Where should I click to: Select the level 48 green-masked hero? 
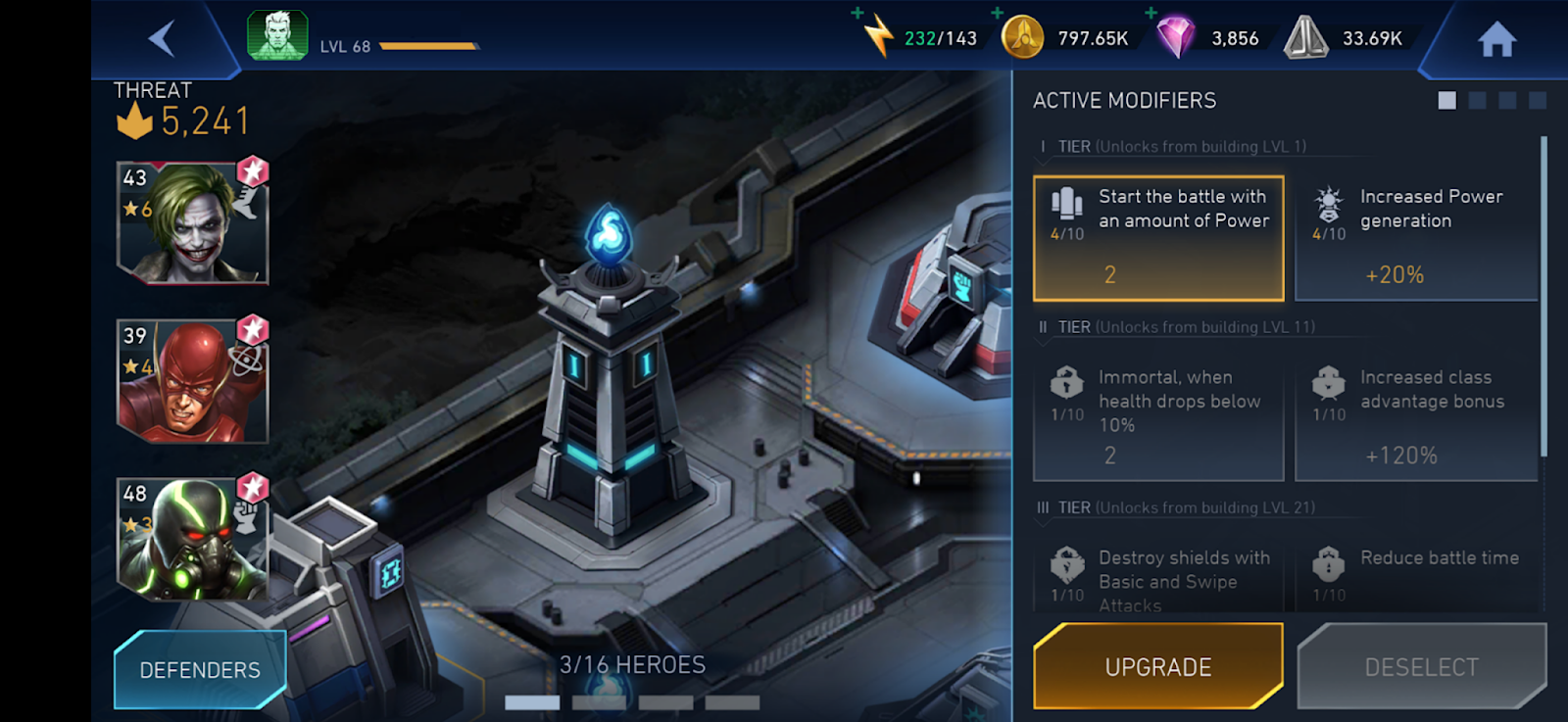[x=193, y=538]
